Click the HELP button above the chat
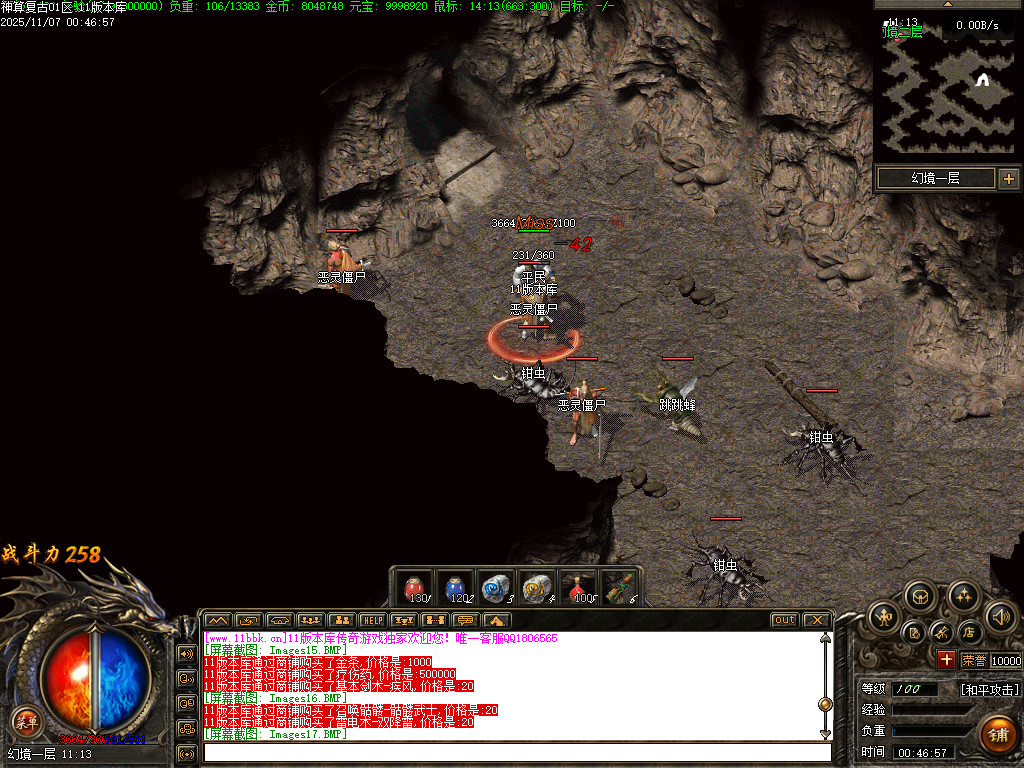Screen dimensions: 1024x768 (372, 620)
